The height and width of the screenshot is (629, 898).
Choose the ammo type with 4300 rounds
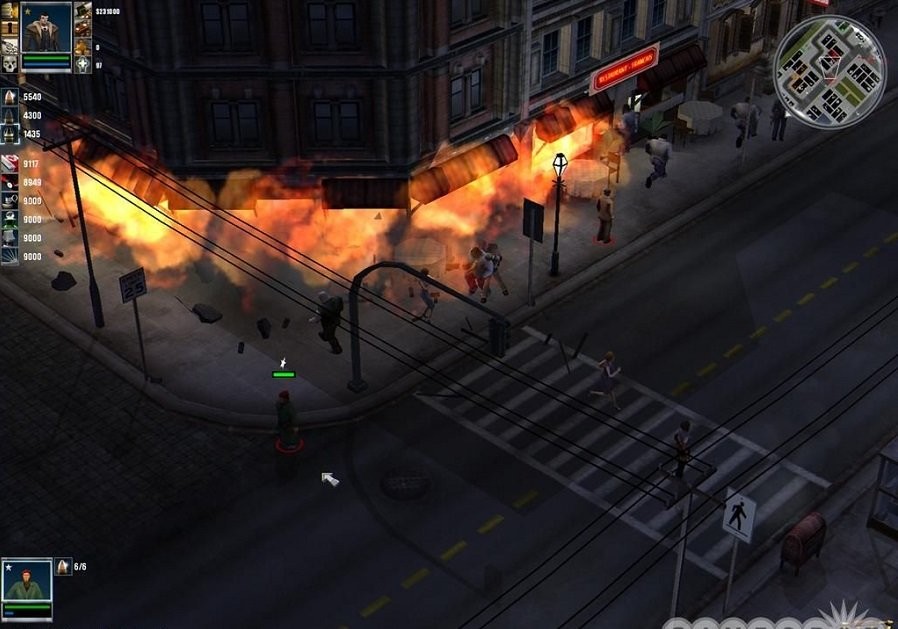pyautogui.click(x=10, y=115)
